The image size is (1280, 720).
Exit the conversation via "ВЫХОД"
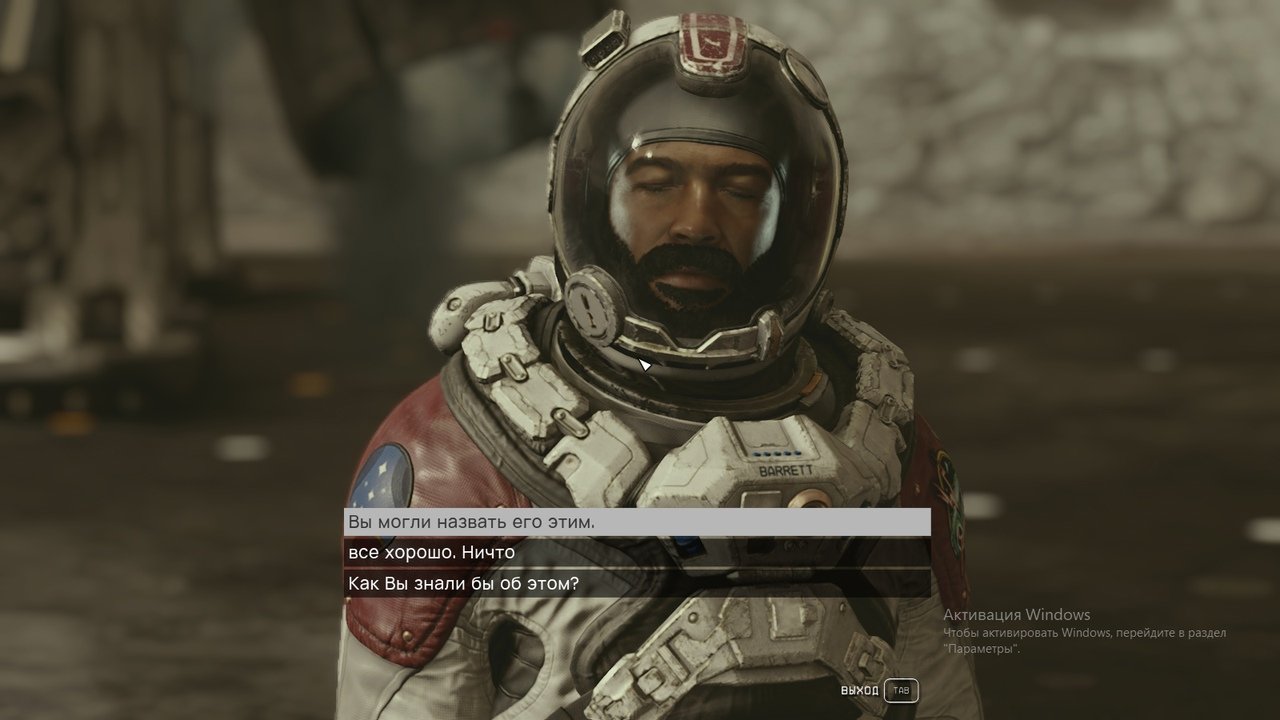878,691
